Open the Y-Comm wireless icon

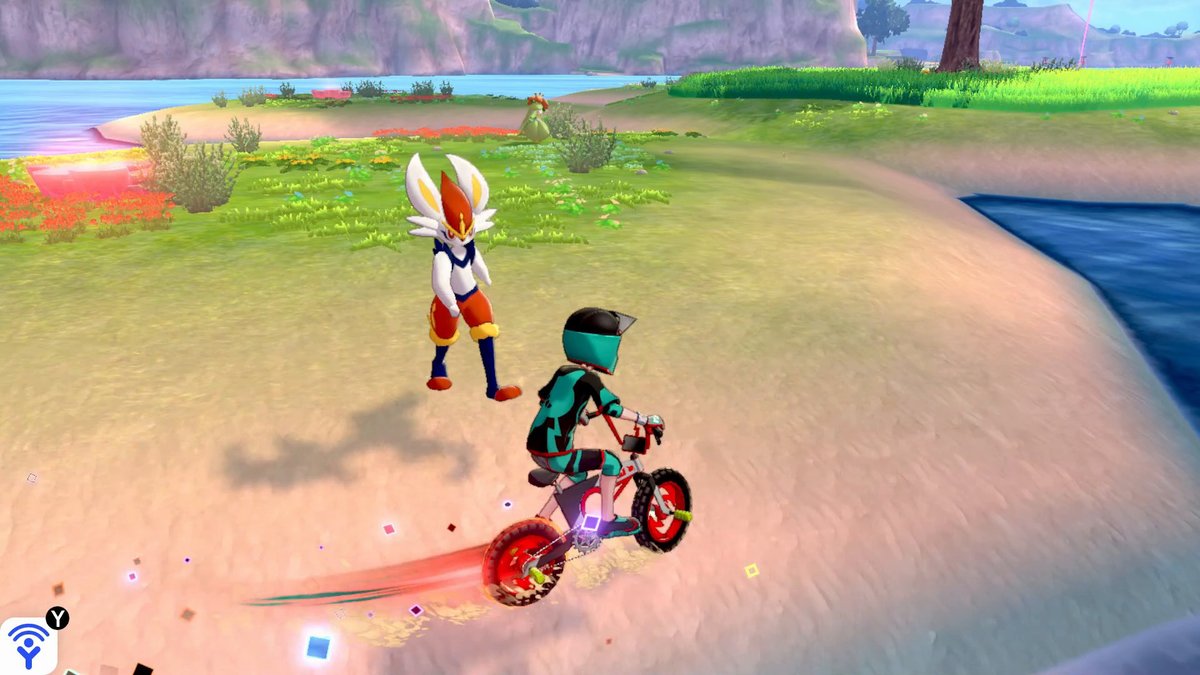point(28,645)
